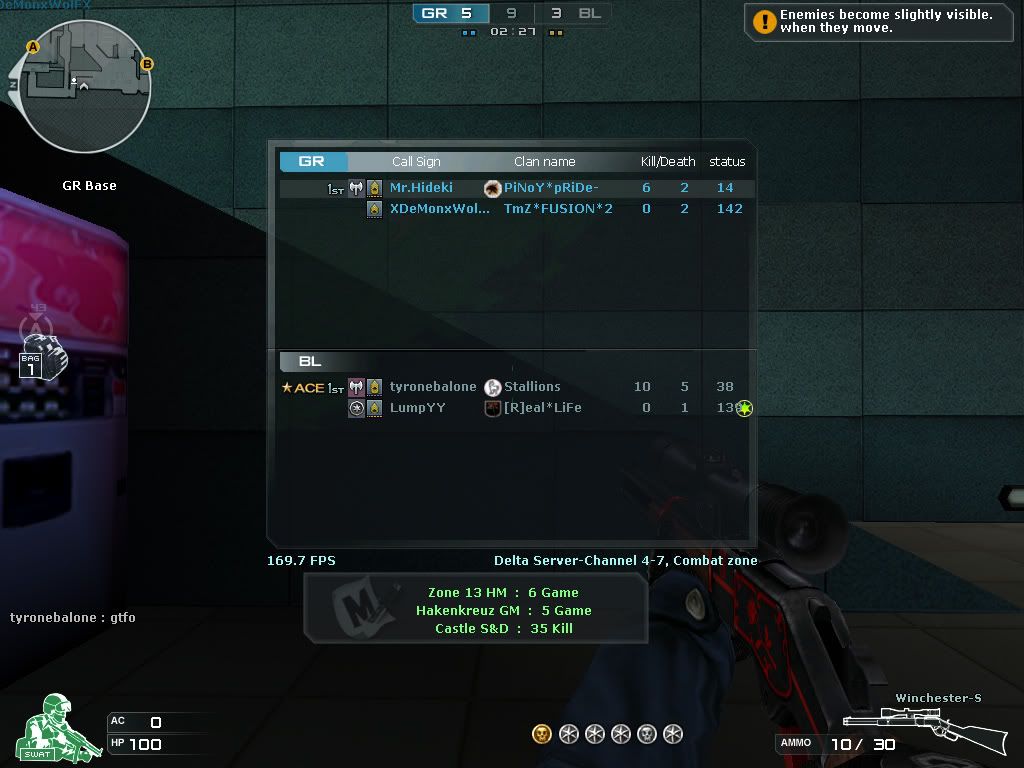Click the B bomb site marker
1024x768 pixels.
(x=146, y=64)
